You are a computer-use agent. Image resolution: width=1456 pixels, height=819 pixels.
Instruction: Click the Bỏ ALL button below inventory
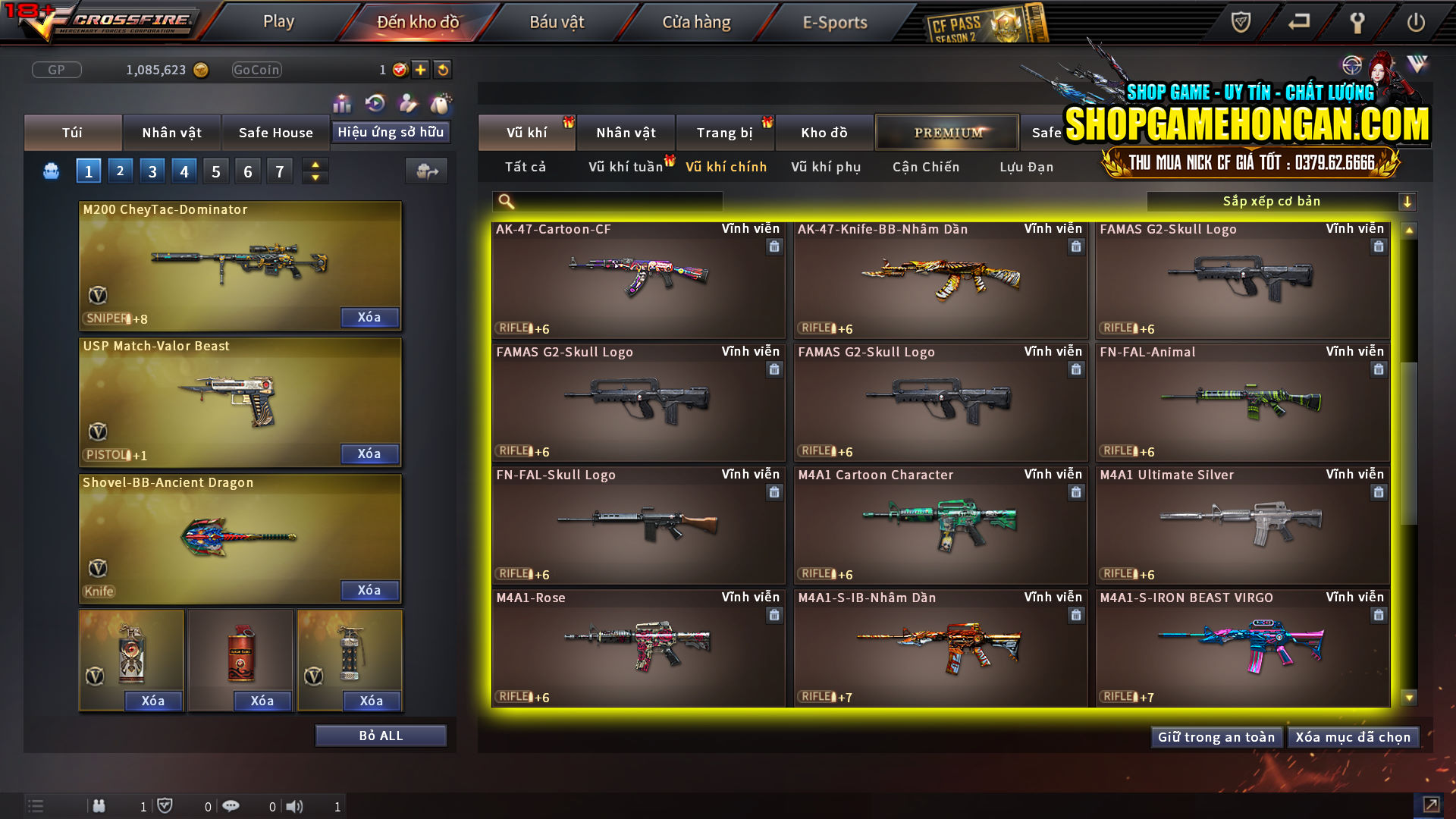(381, 735)
